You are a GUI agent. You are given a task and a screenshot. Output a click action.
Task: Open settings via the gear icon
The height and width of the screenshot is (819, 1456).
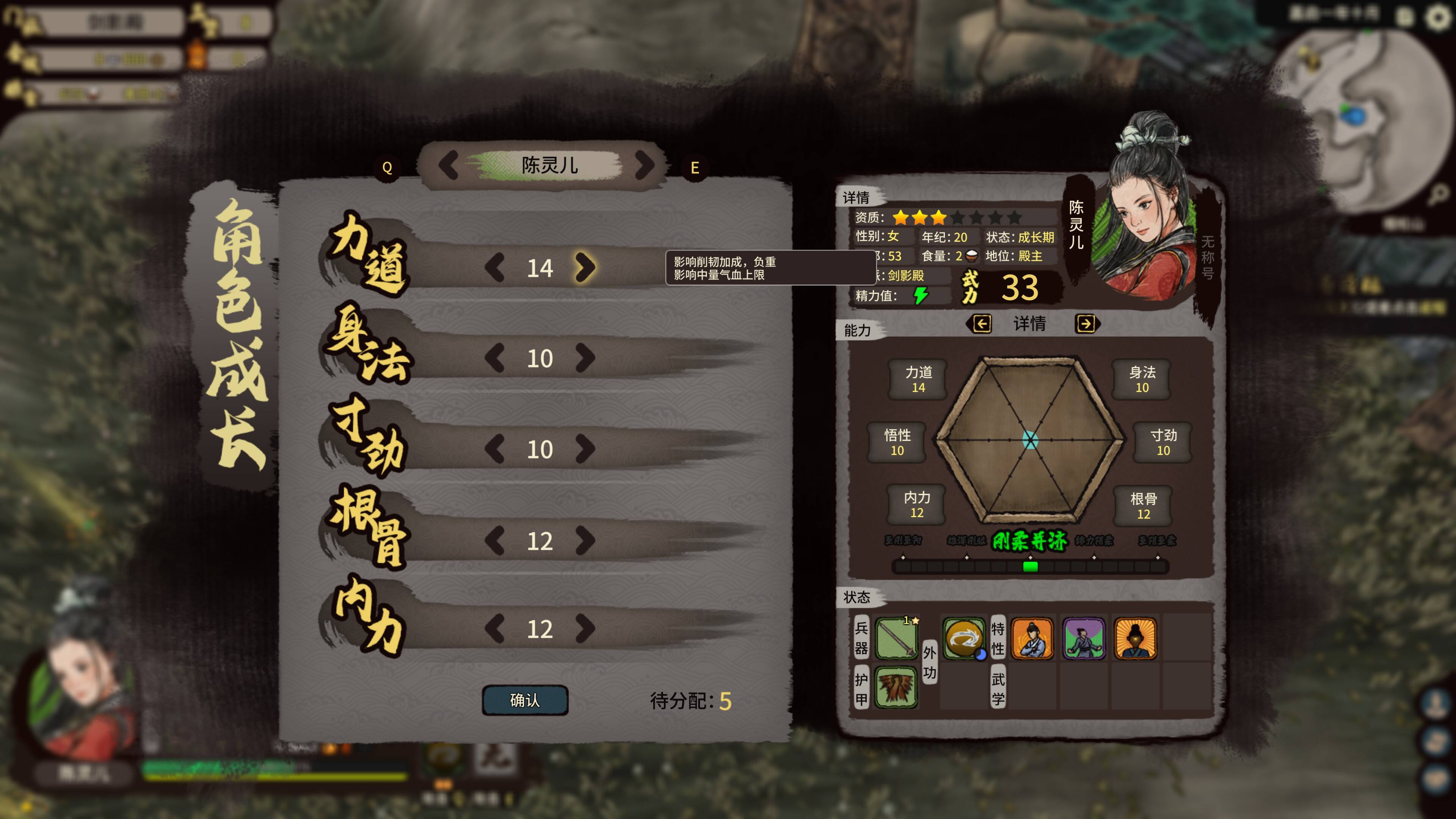click(1439, 17)
